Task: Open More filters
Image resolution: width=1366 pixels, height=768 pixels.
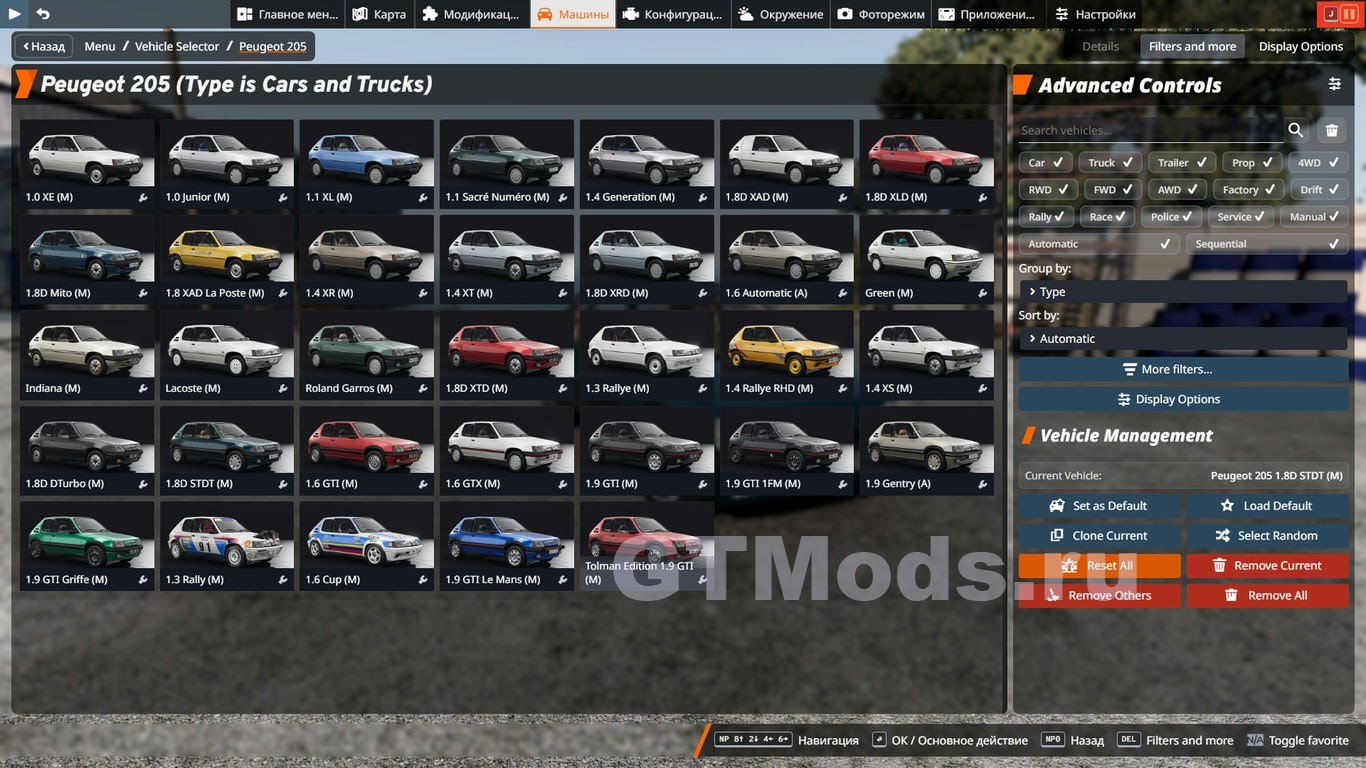Action: coord(1182,369)
